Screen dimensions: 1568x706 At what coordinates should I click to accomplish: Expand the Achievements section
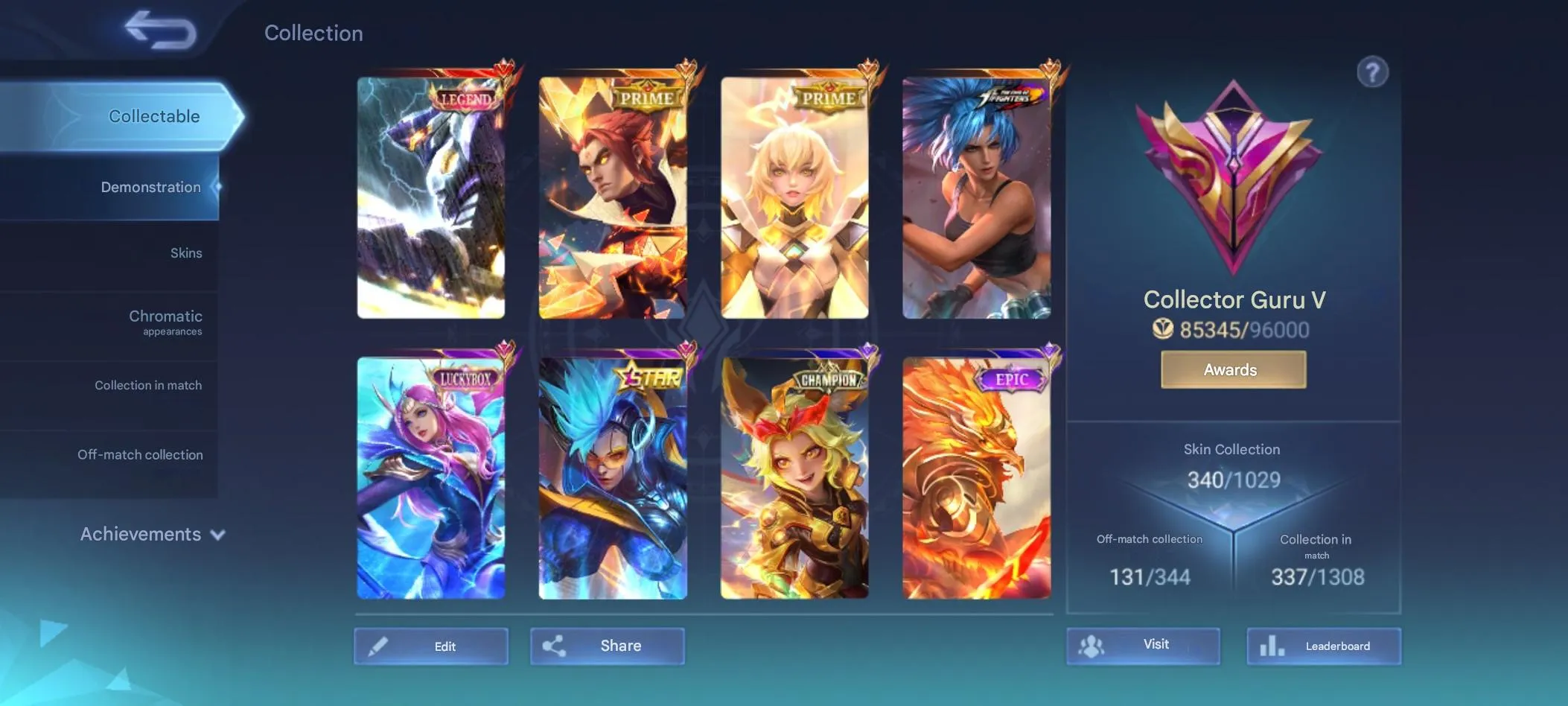tap(142, 534)
